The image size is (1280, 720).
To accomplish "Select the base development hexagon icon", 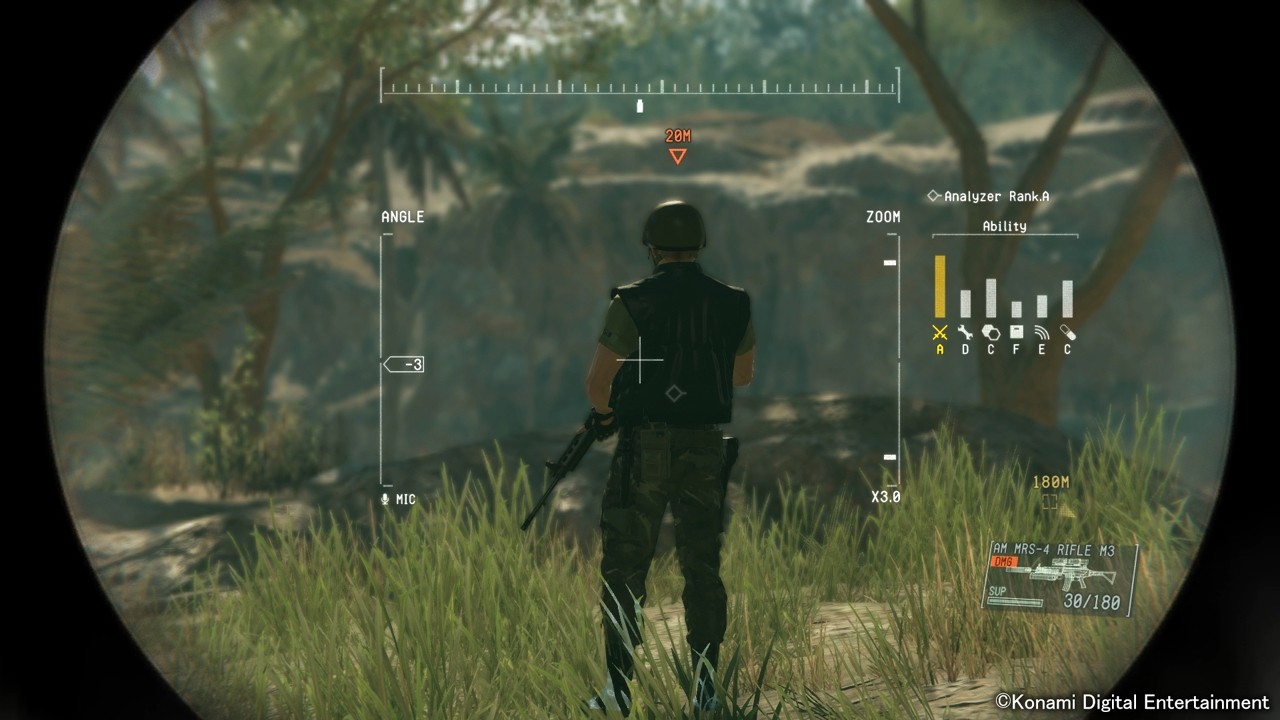I will 991,331.
